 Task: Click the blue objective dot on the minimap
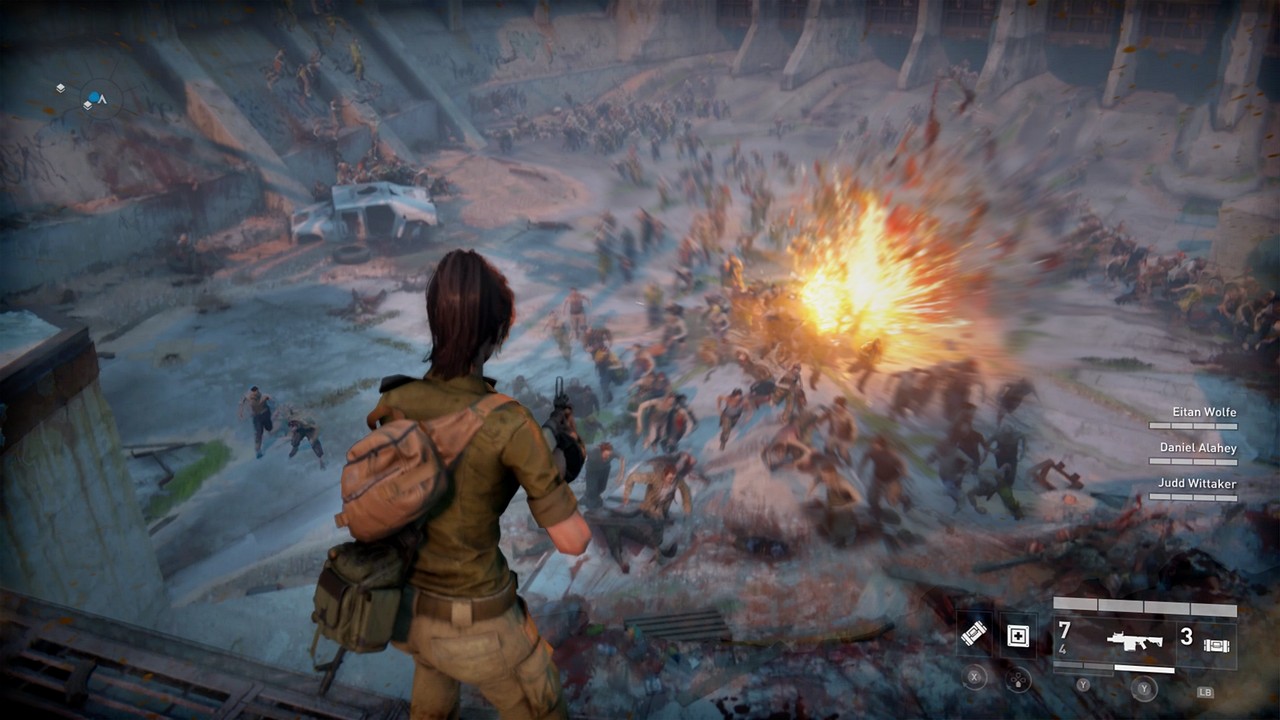pyautogui.click(x=94, y=96)
